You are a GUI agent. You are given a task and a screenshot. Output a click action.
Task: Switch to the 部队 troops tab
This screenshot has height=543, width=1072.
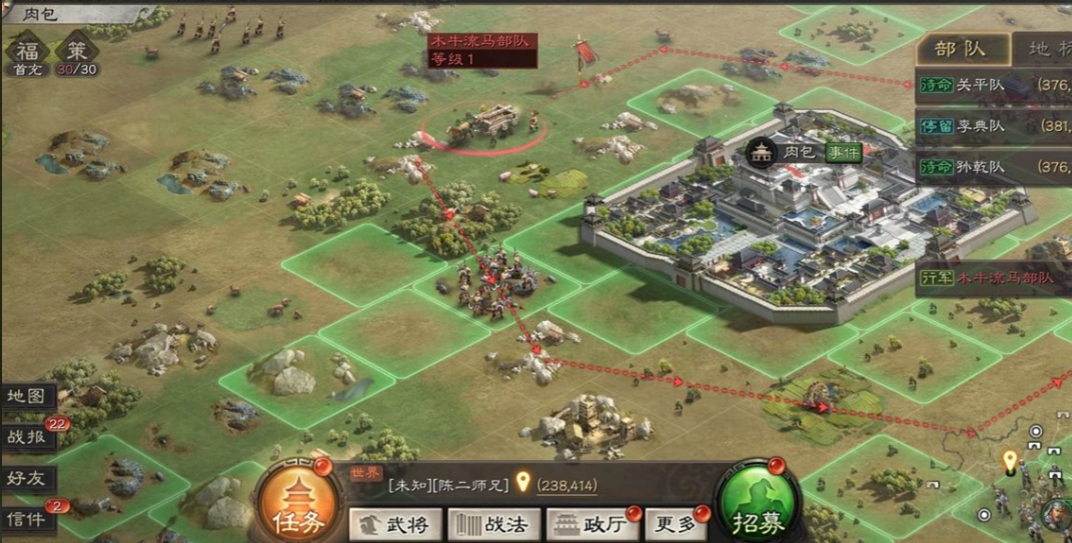(960, 48)
